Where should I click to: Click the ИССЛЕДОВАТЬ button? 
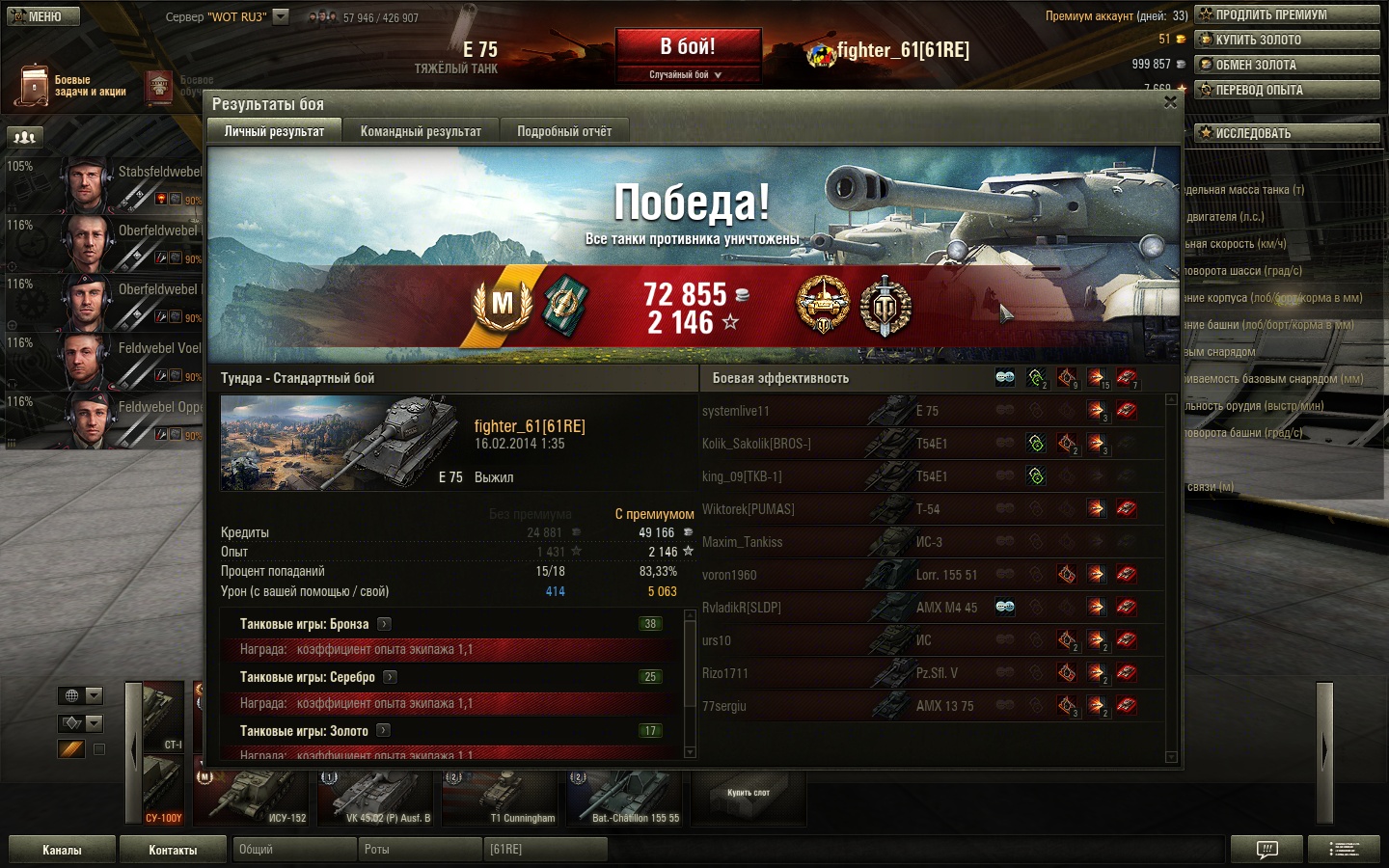point(1287,133)
